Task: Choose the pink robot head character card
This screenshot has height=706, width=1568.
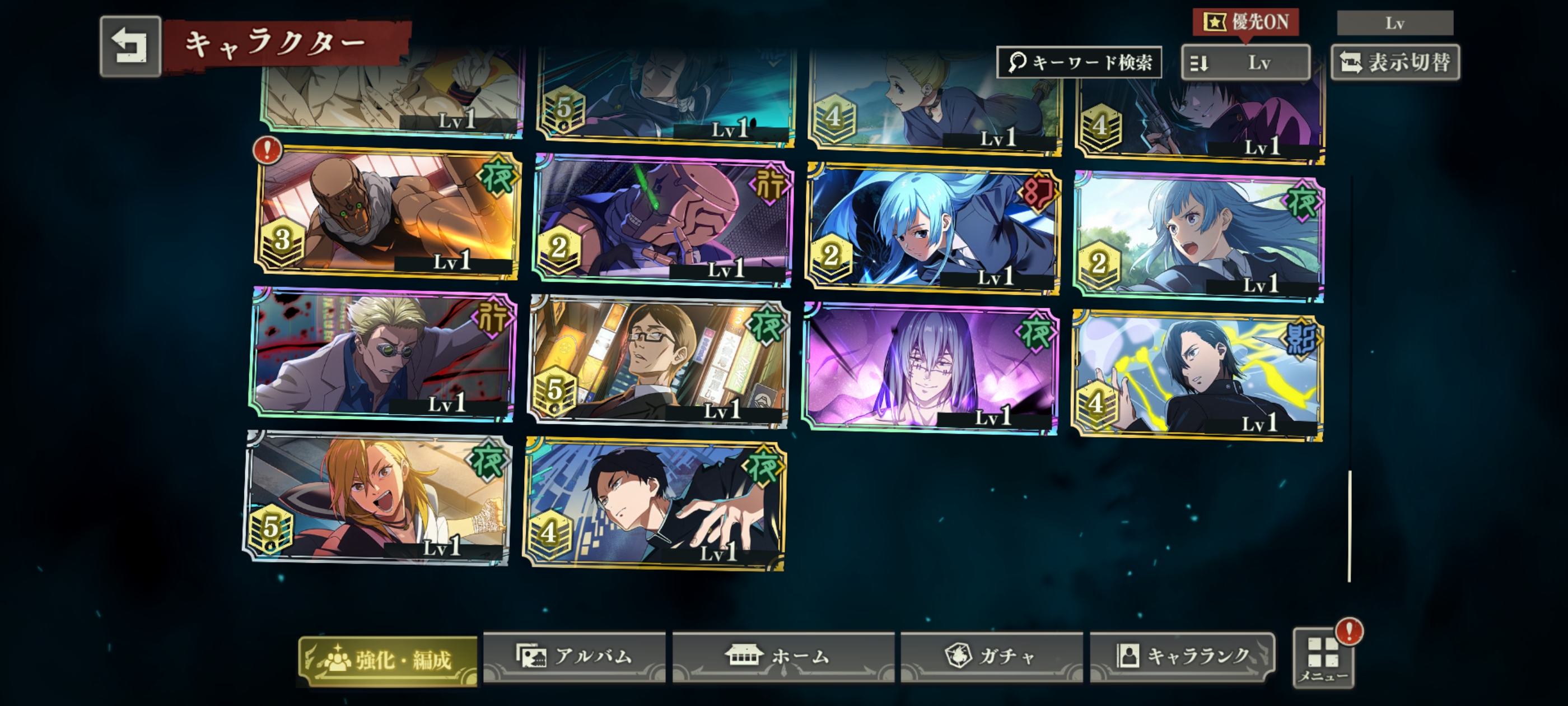Action: 662,222
